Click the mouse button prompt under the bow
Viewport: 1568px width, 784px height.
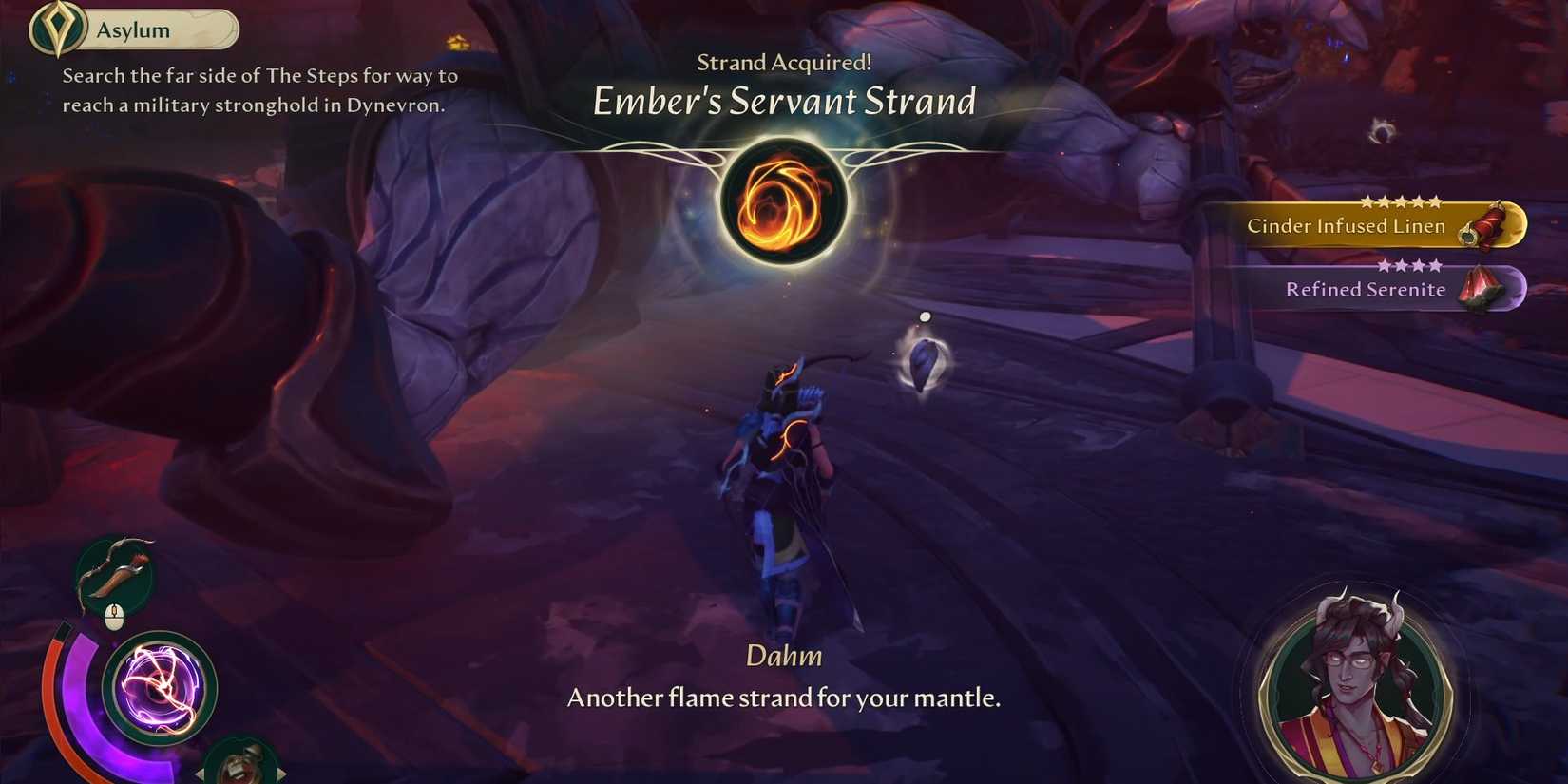pos(114,614)
